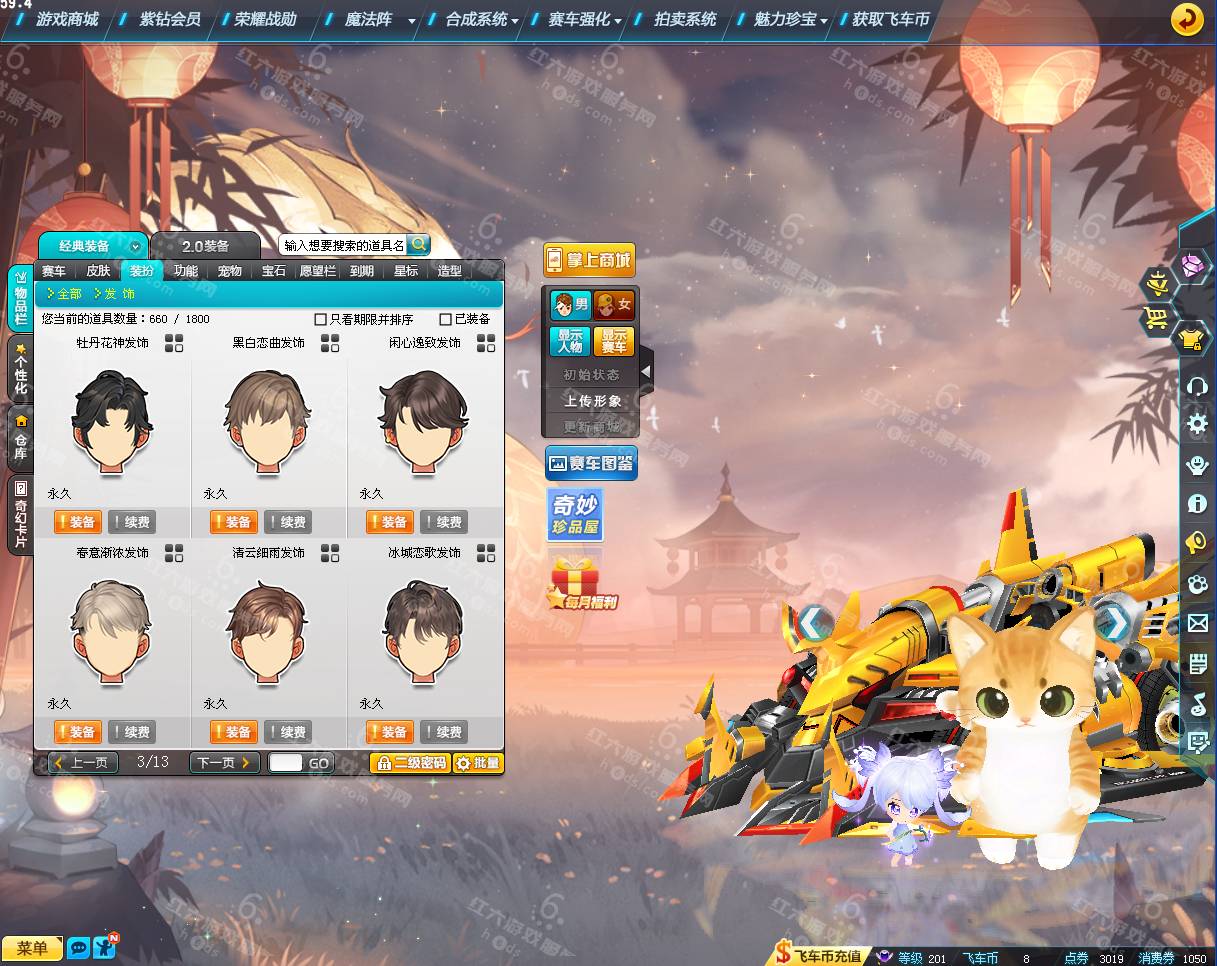Choose the 春意渐浓发饰 silver hairstyle
This screenshot has height=966, width=1217.
[x=111, y=630]
